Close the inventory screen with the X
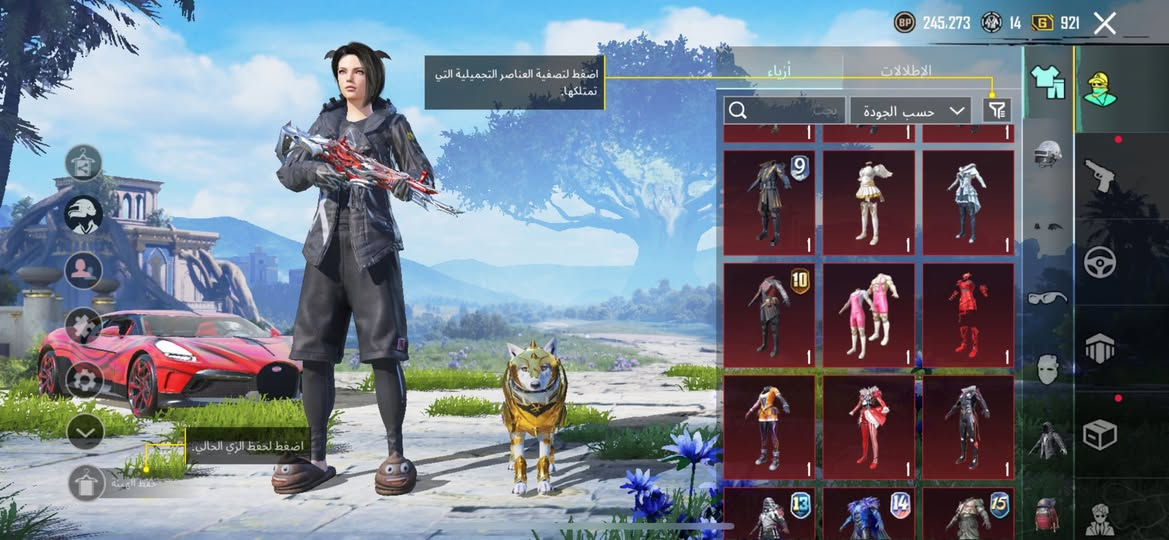The image size is (1169, 540). [1104, 23]
